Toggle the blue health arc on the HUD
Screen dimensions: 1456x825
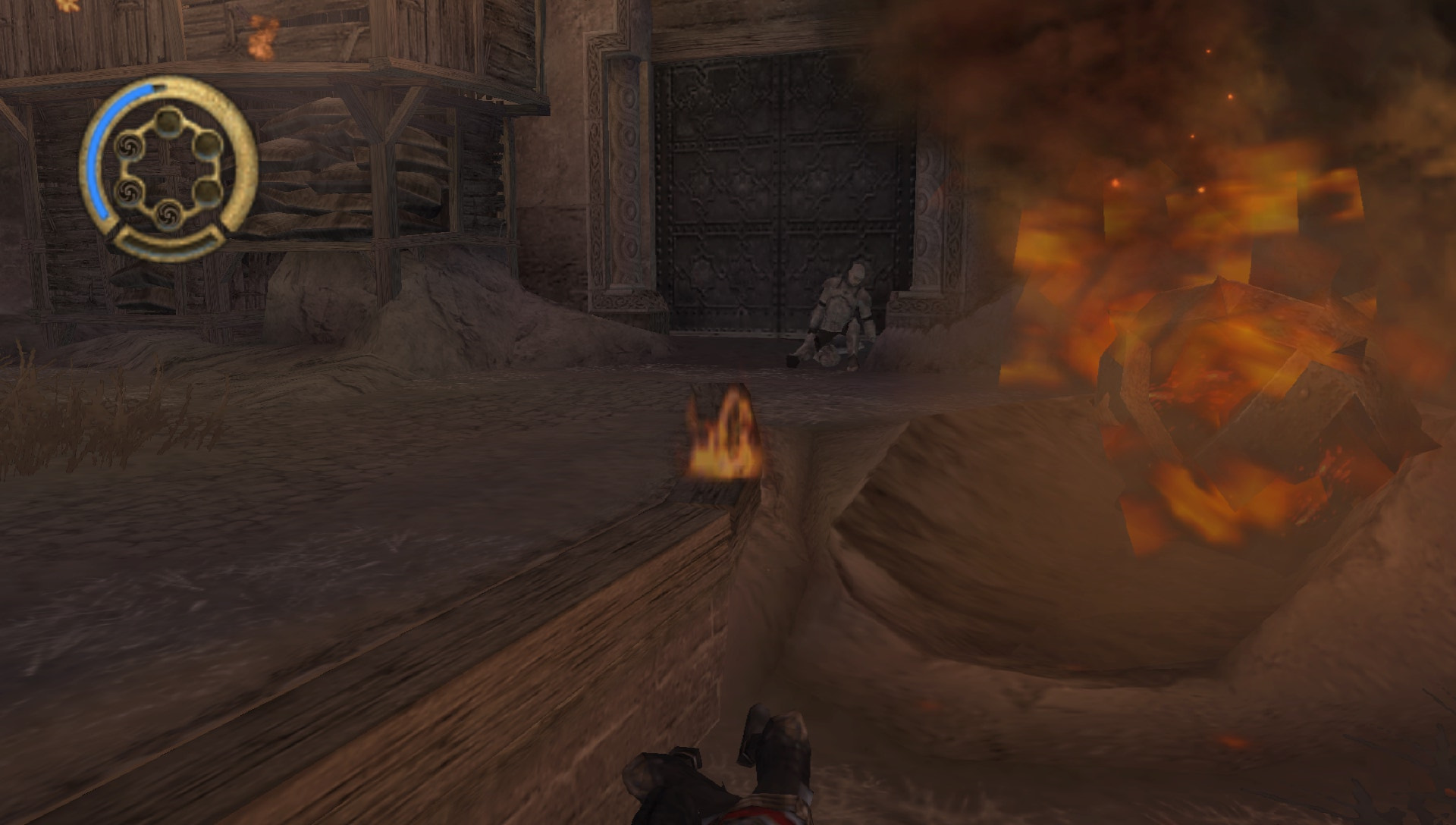tap(99, 151)
